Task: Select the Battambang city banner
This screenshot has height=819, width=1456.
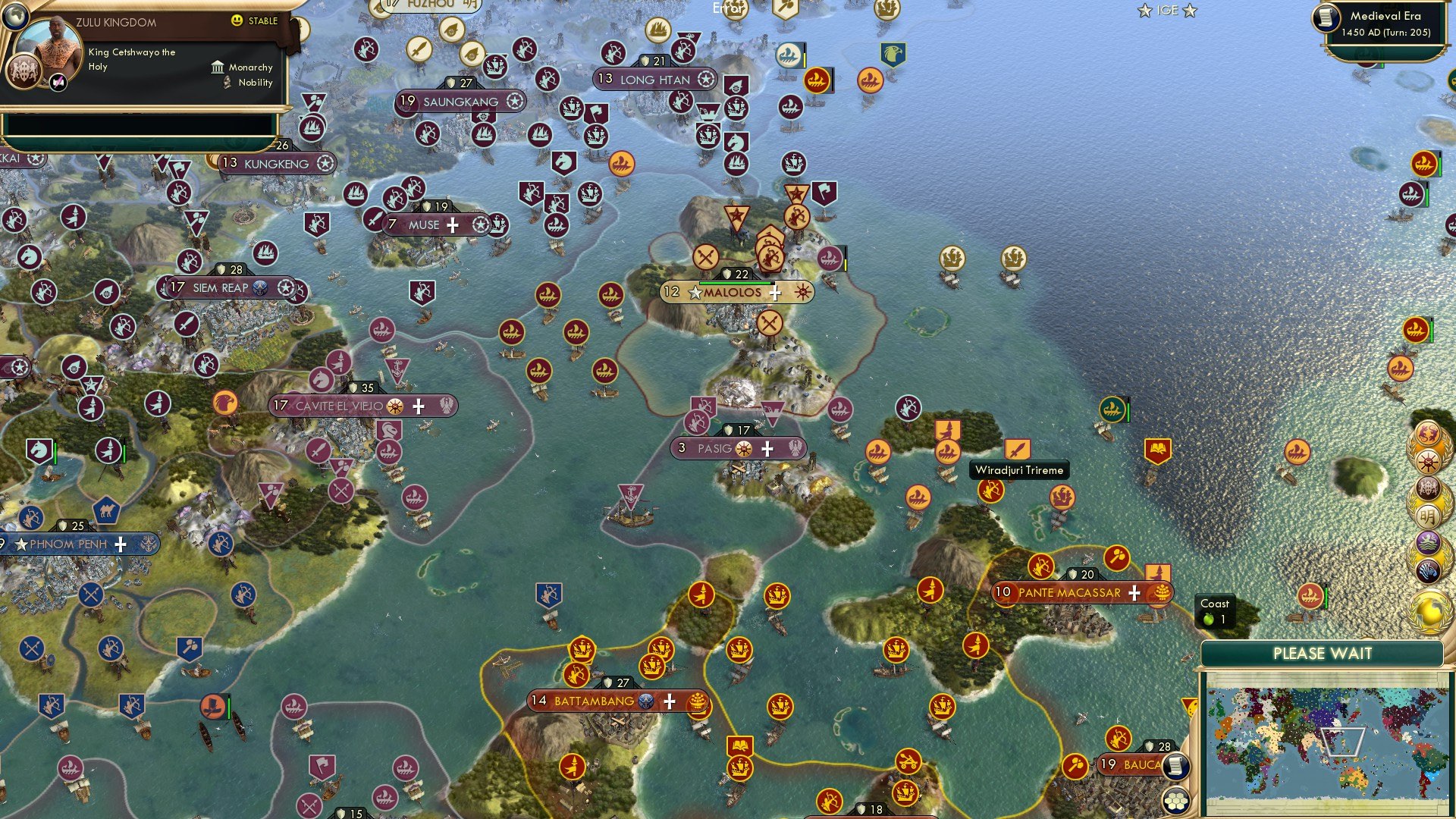Action: 592,701
